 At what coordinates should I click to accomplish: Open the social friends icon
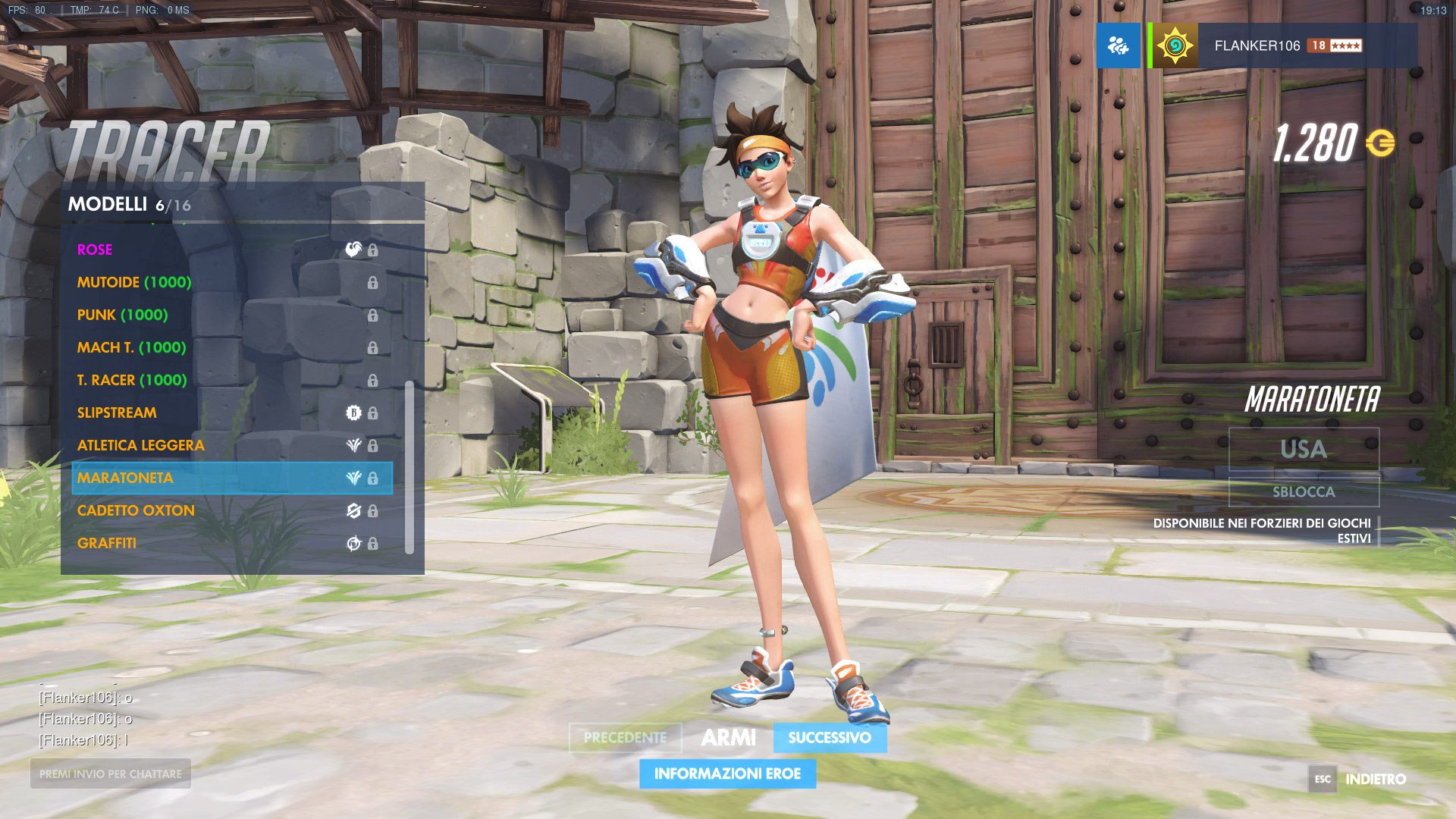coord(1118,45)
